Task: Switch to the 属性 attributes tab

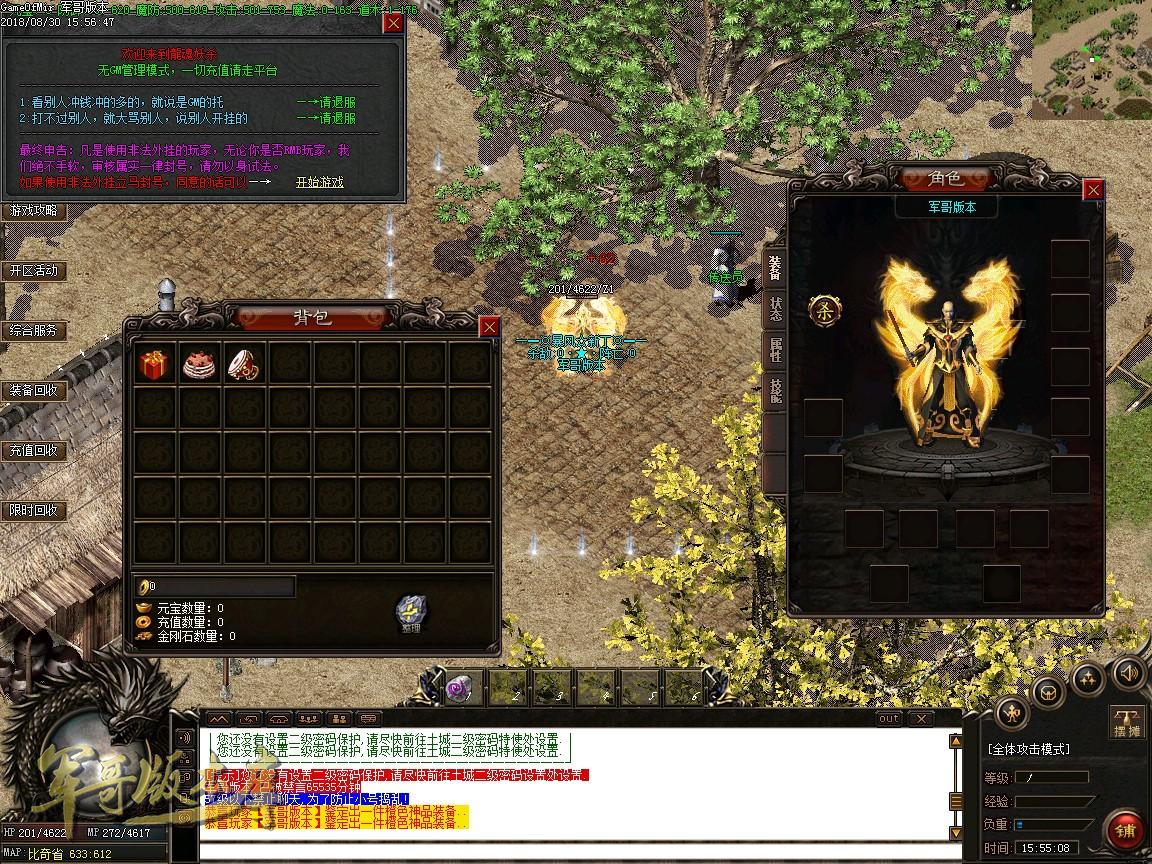Action: pos(775,349)
